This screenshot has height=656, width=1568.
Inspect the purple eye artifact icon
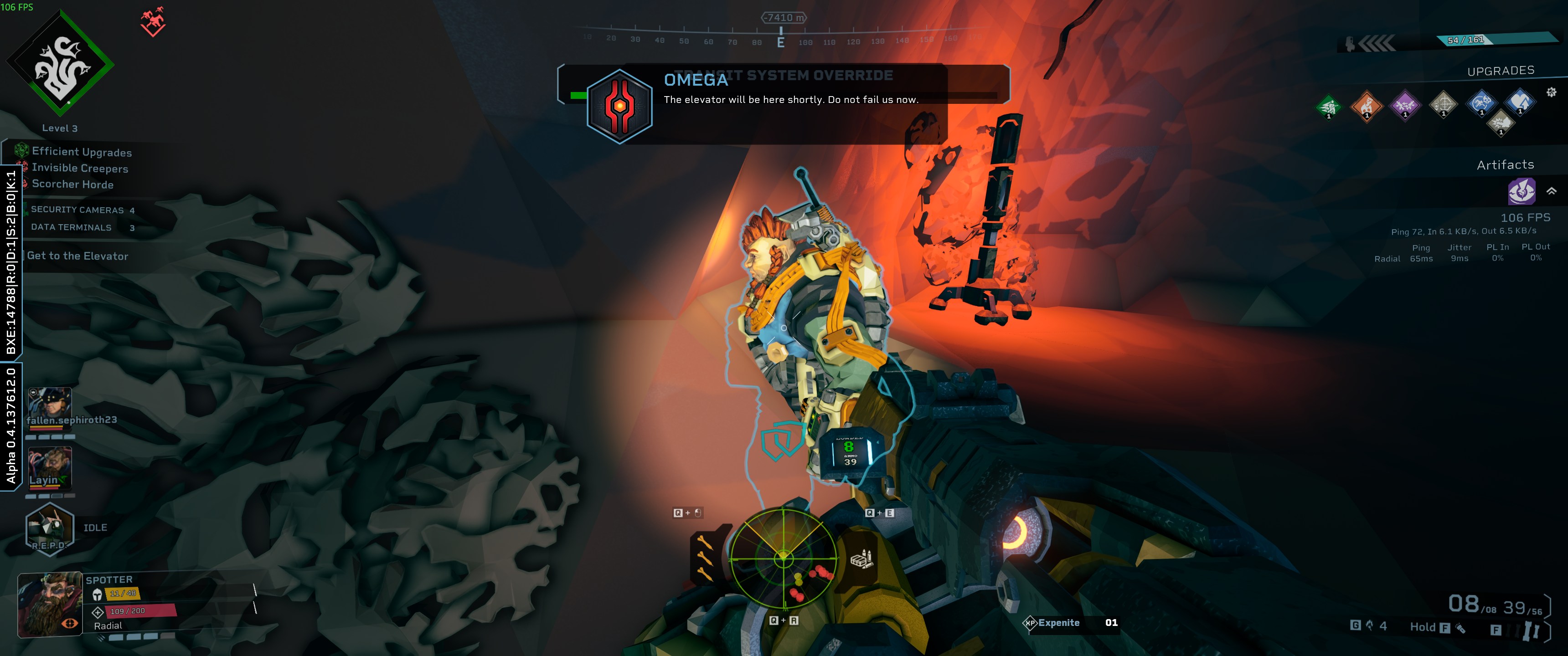1521,192
